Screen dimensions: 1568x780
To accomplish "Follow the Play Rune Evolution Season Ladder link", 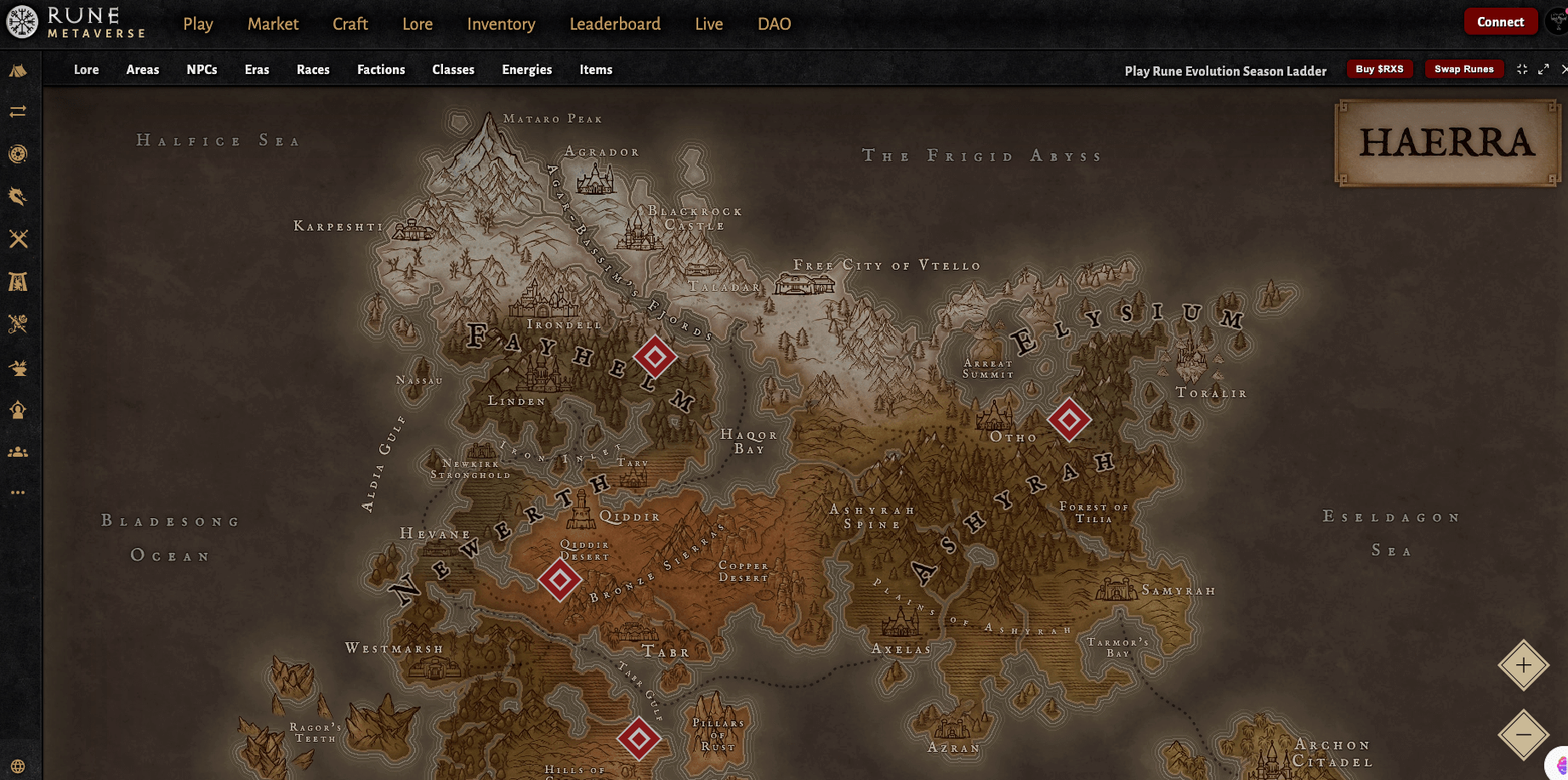I will point(1225,71).
